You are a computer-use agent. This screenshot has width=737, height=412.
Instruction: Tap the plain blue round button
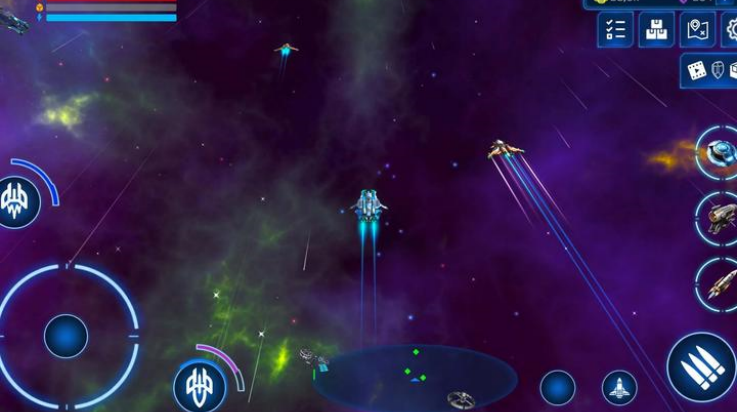point(557,388)
